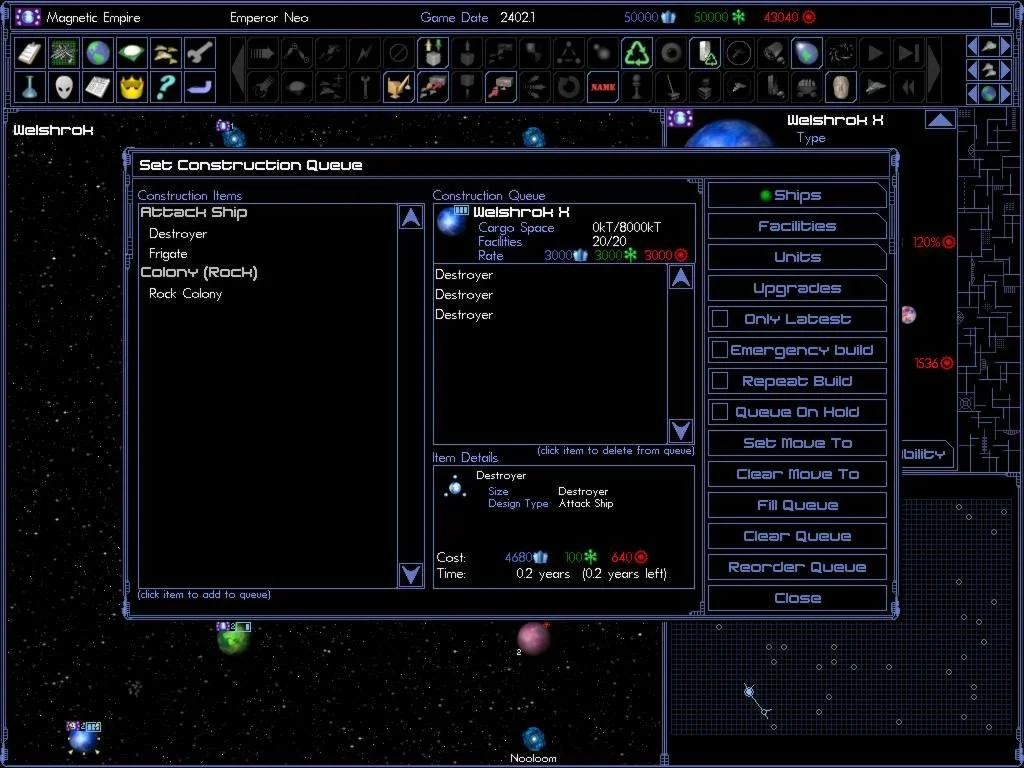Screen dimensions: 1024x768
Task: Tick the Emergency build option
Action: click(720, 350)
